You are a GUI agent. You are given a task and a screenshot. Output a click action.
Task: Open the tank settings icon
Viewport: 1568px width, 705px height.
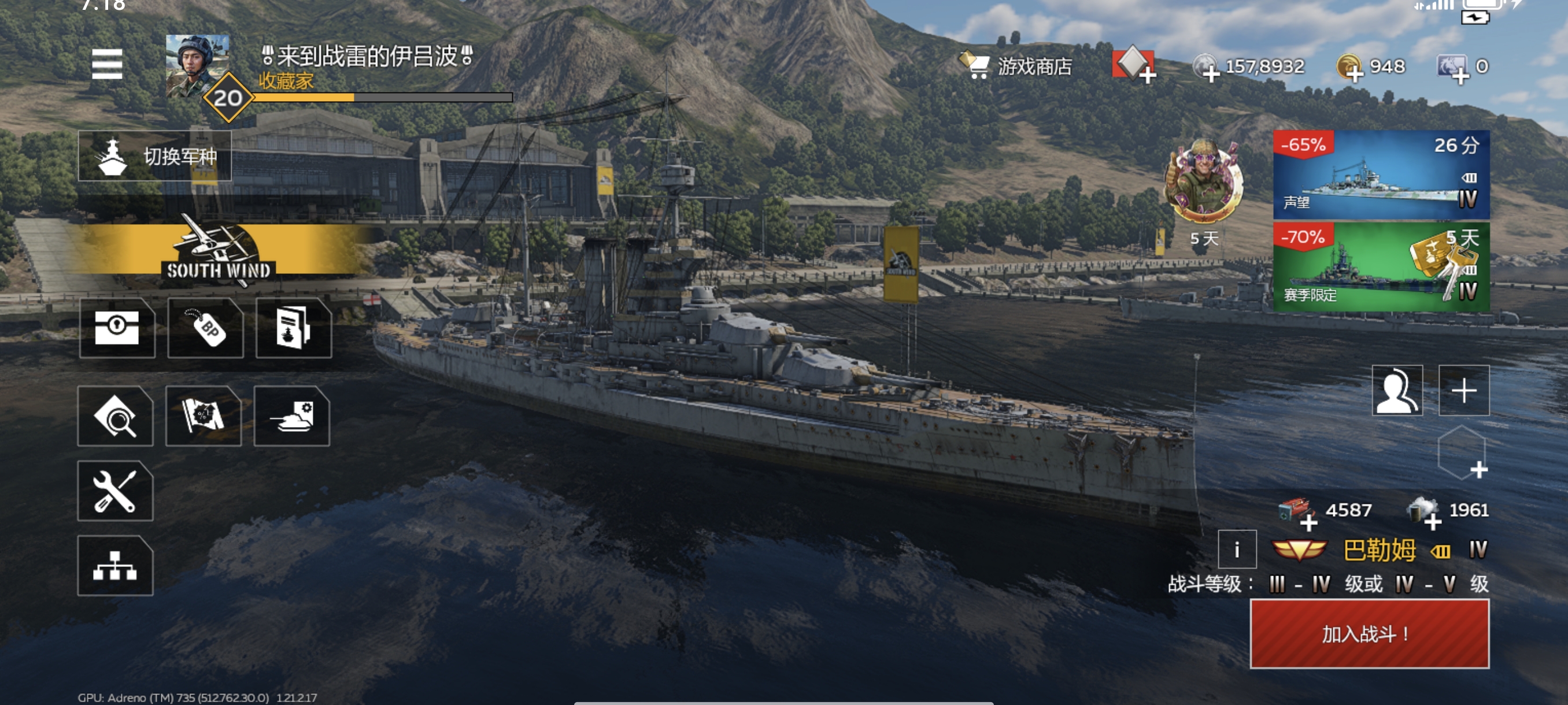[x=291, y=416]
